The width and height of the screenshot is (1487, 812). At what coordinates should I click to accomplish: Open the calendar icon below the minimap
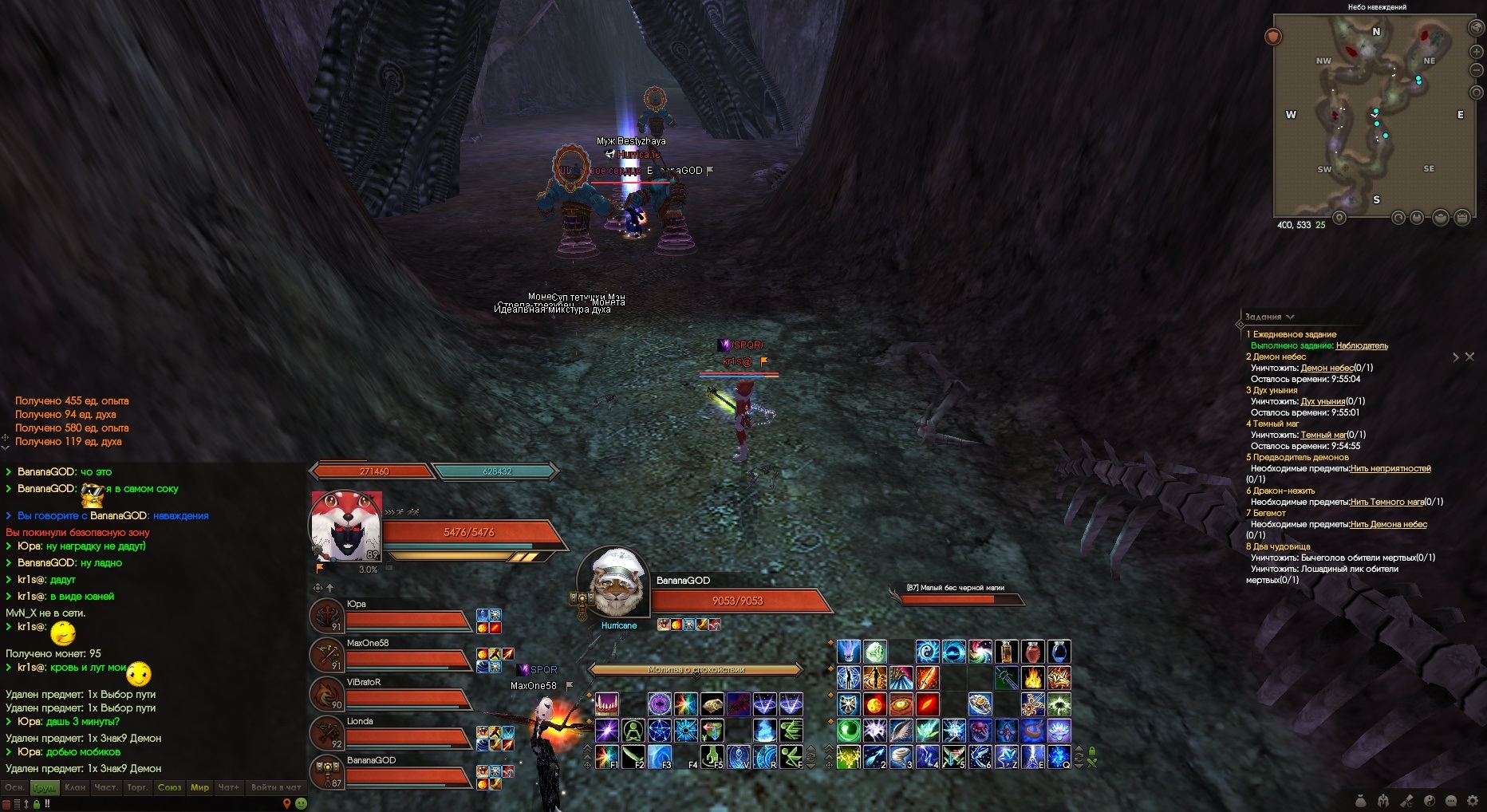[x=1461, y=217]
